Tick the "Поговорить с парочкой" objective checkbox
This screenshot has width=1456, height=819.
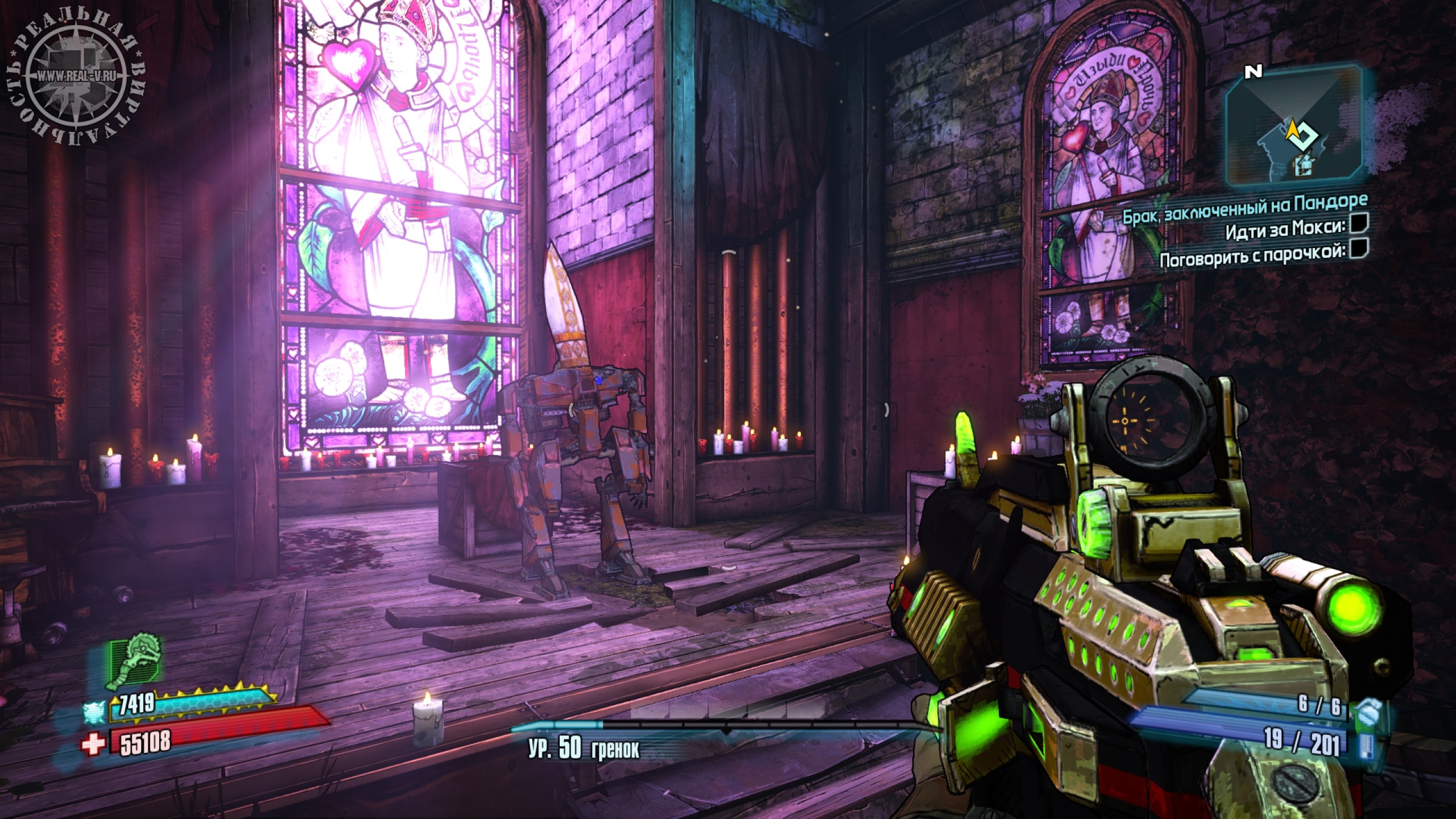(1358, 248)
